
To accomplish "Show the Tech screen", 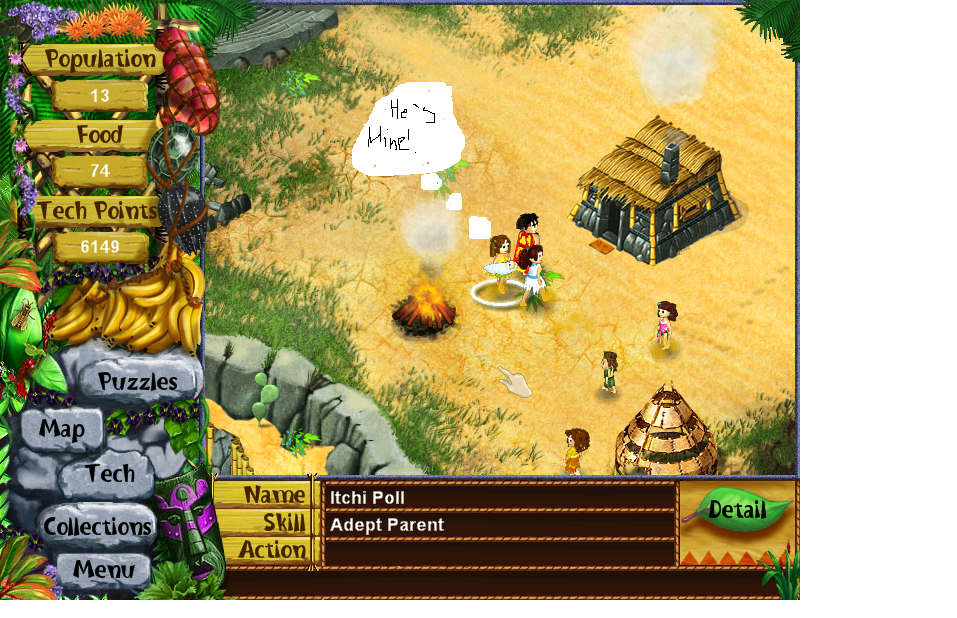I will [x=109, y=474].
